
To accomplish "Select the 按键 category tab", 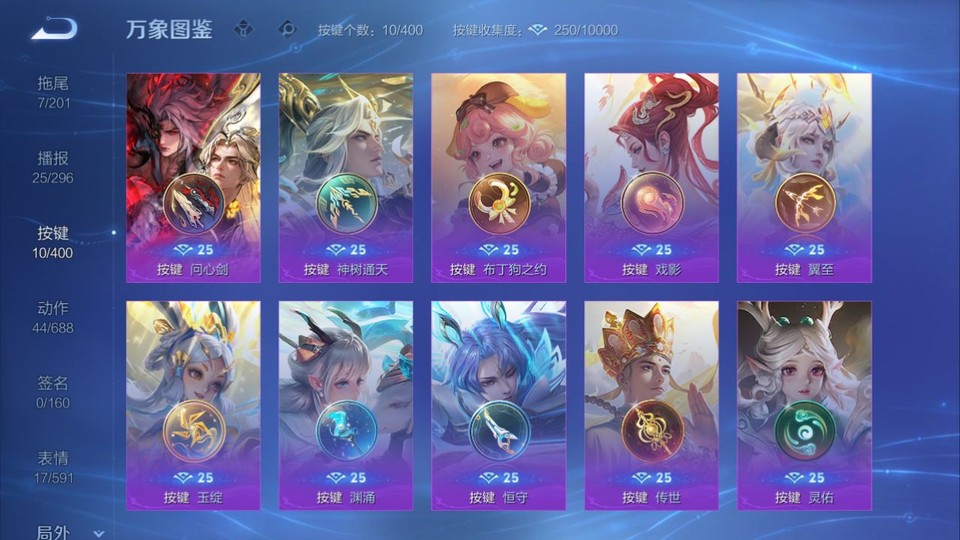I will click(x=53, y=242).
